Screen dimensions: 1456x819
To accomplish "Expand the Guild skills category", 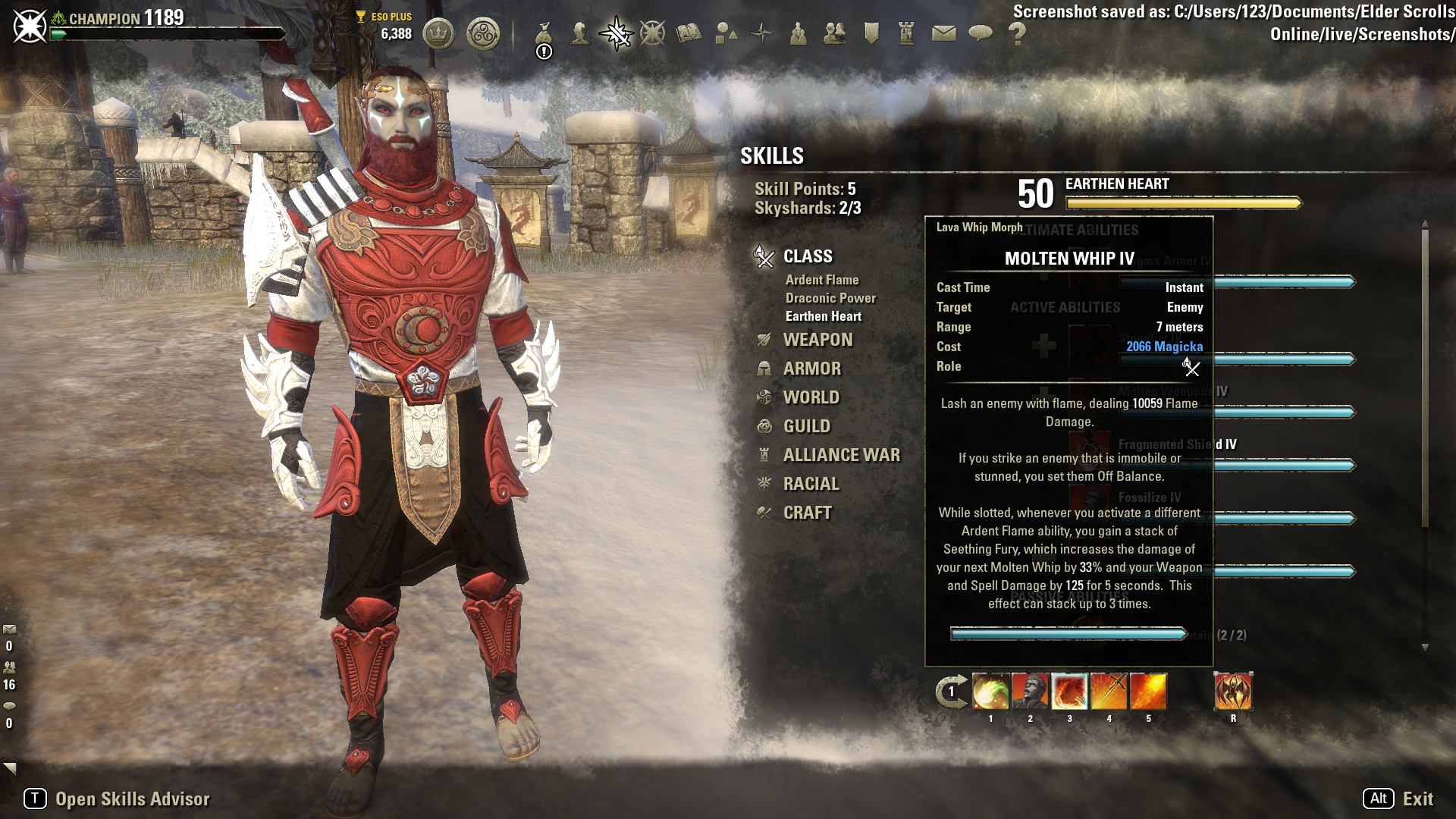I will click(x=806, y=426).
